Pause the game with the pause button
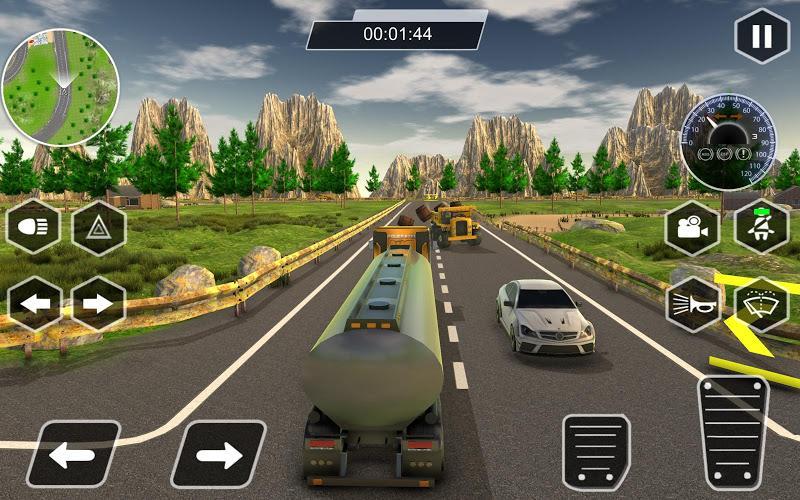Screen dimensions: 800x500 pos(762,37)
